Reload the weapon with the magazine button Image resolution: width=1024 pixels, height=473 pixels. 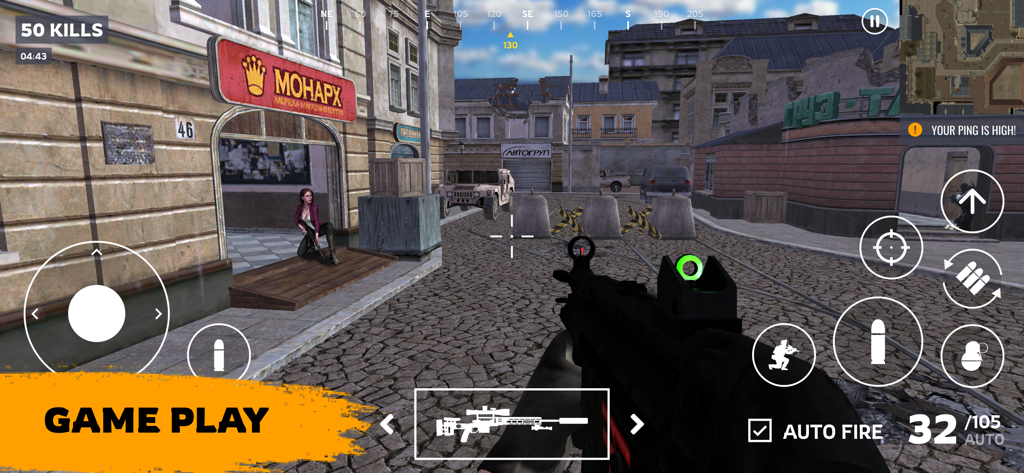click(x=971, y=279)
